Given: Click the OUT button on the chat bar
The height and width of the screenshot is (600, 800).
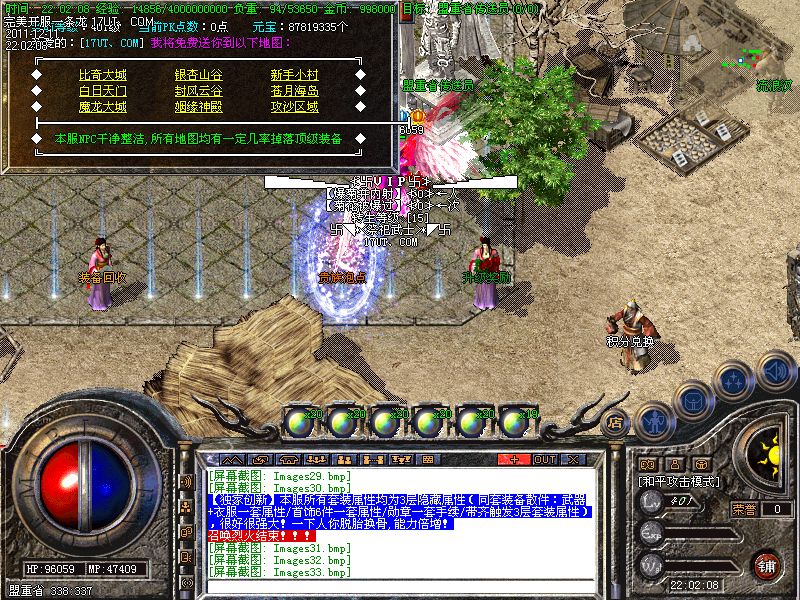Looking at the screenshot, I should [x=544, y=459].
